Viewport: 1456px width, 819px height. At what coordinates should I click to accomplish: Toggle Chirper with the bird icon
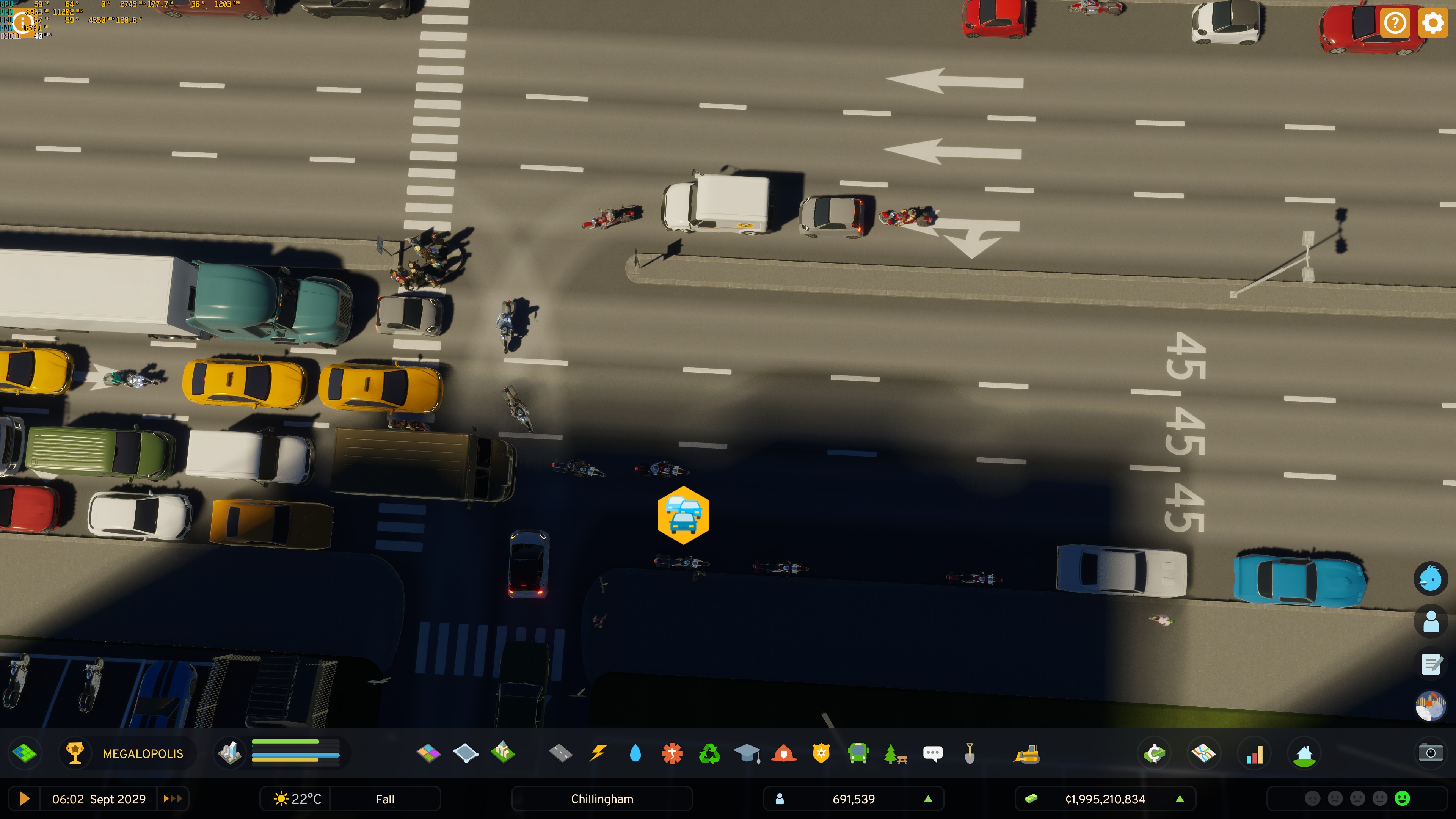click(x=1432, y=578)
